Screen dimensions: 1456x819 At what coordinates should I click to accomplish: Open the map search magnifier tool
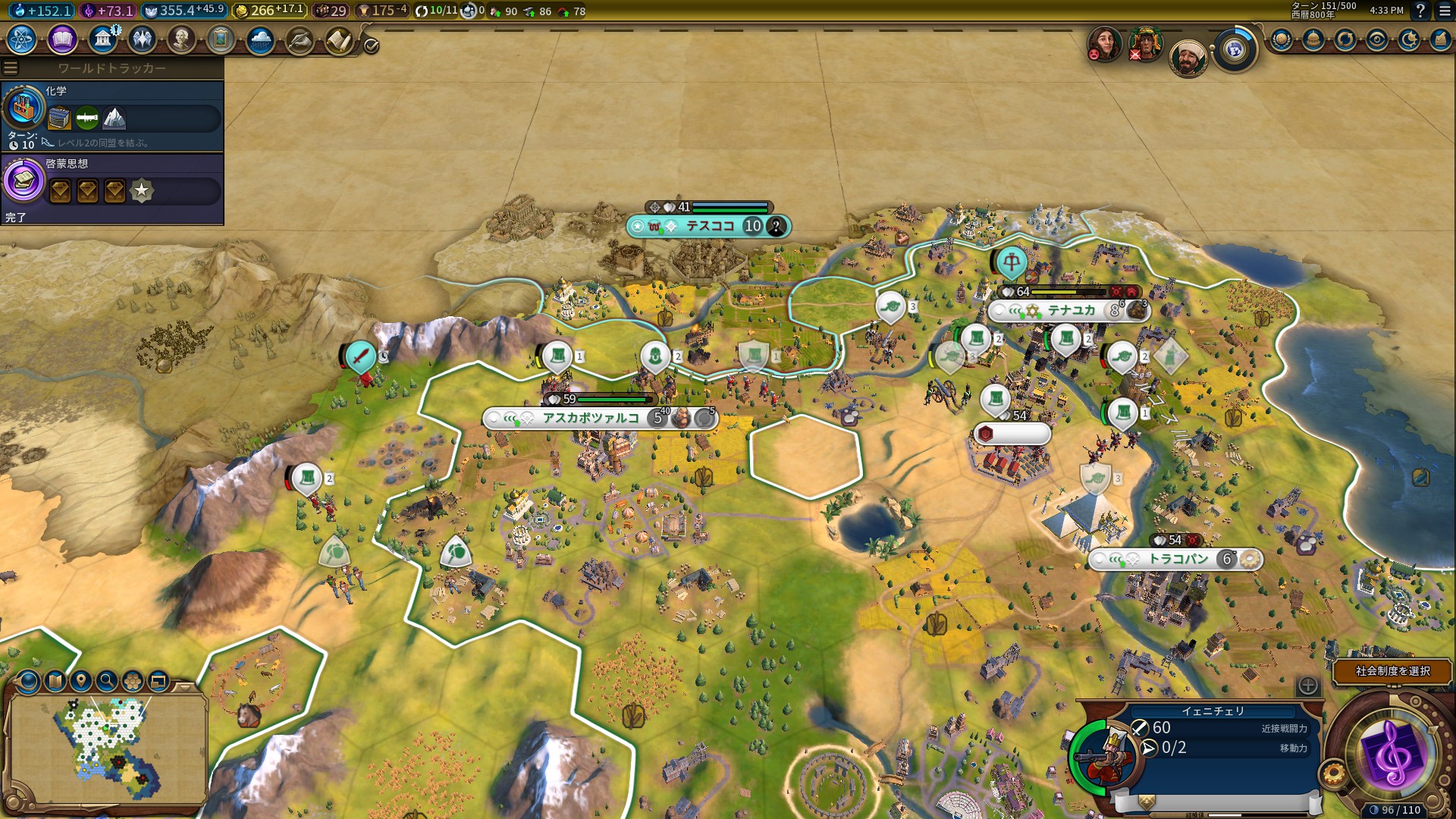click(x=107, y=681)
